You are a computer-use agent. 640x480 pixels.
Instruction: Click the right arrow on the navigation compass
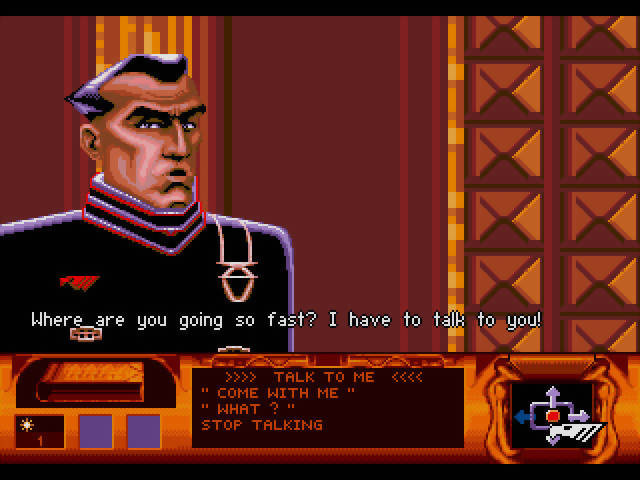click(x=581, y=415)
